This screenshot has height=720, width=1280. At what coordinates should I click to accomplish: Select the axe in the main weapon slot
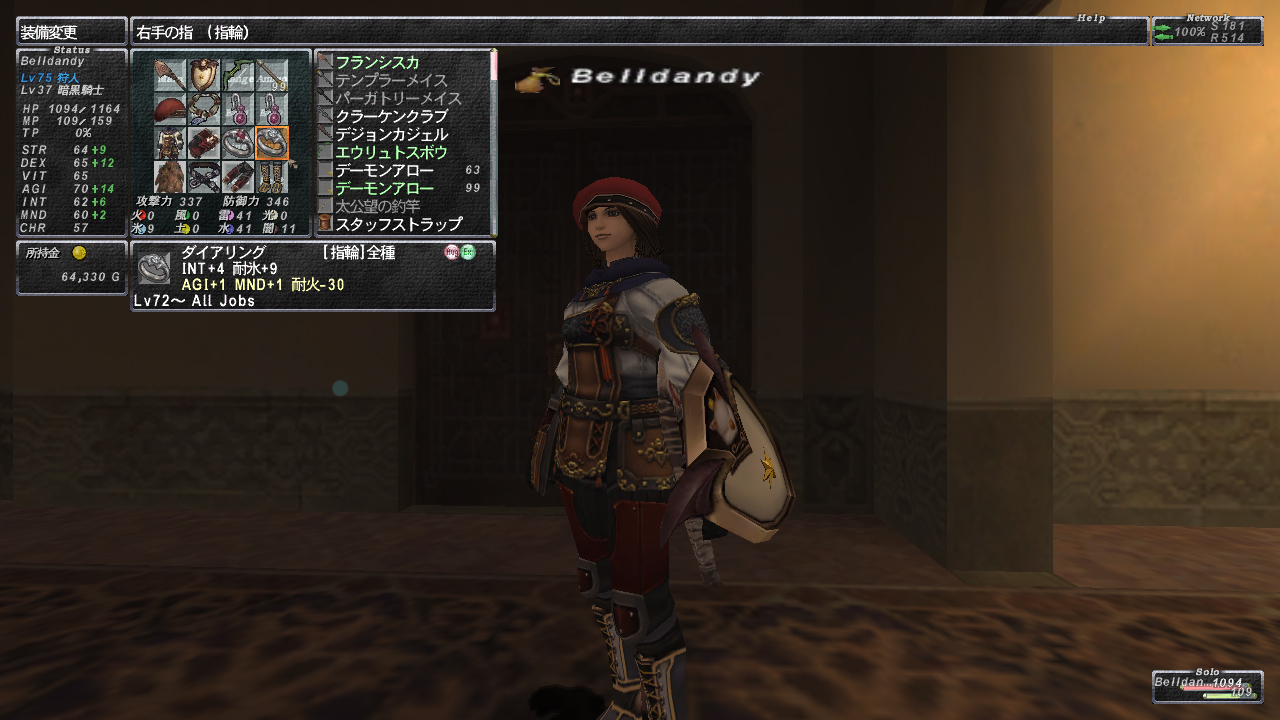171,76
